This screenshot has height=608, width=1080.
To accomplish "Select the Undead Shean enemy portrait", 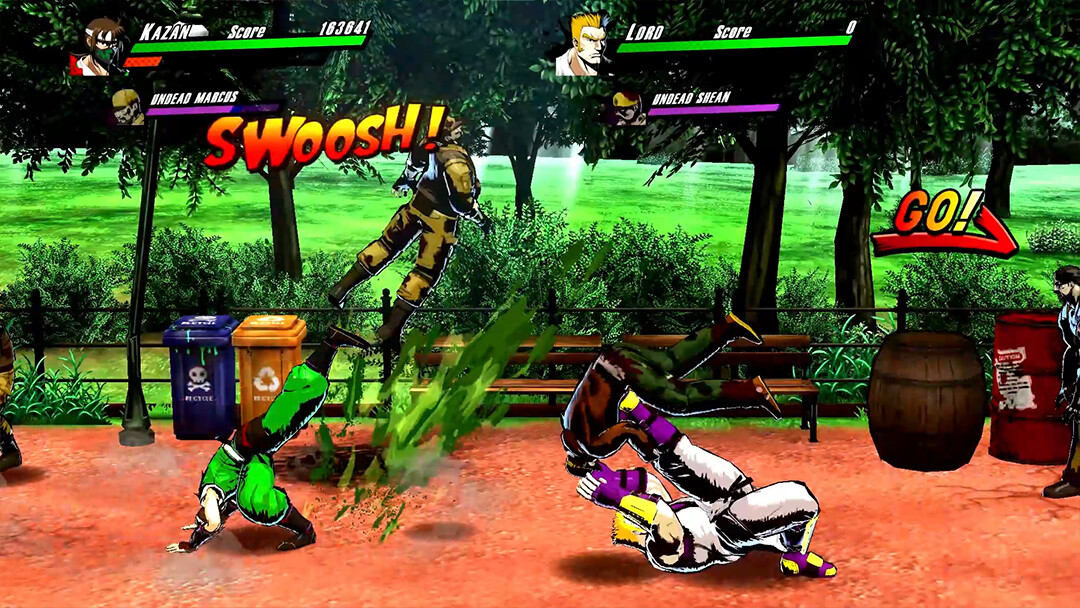I will (x=627, y=106).
